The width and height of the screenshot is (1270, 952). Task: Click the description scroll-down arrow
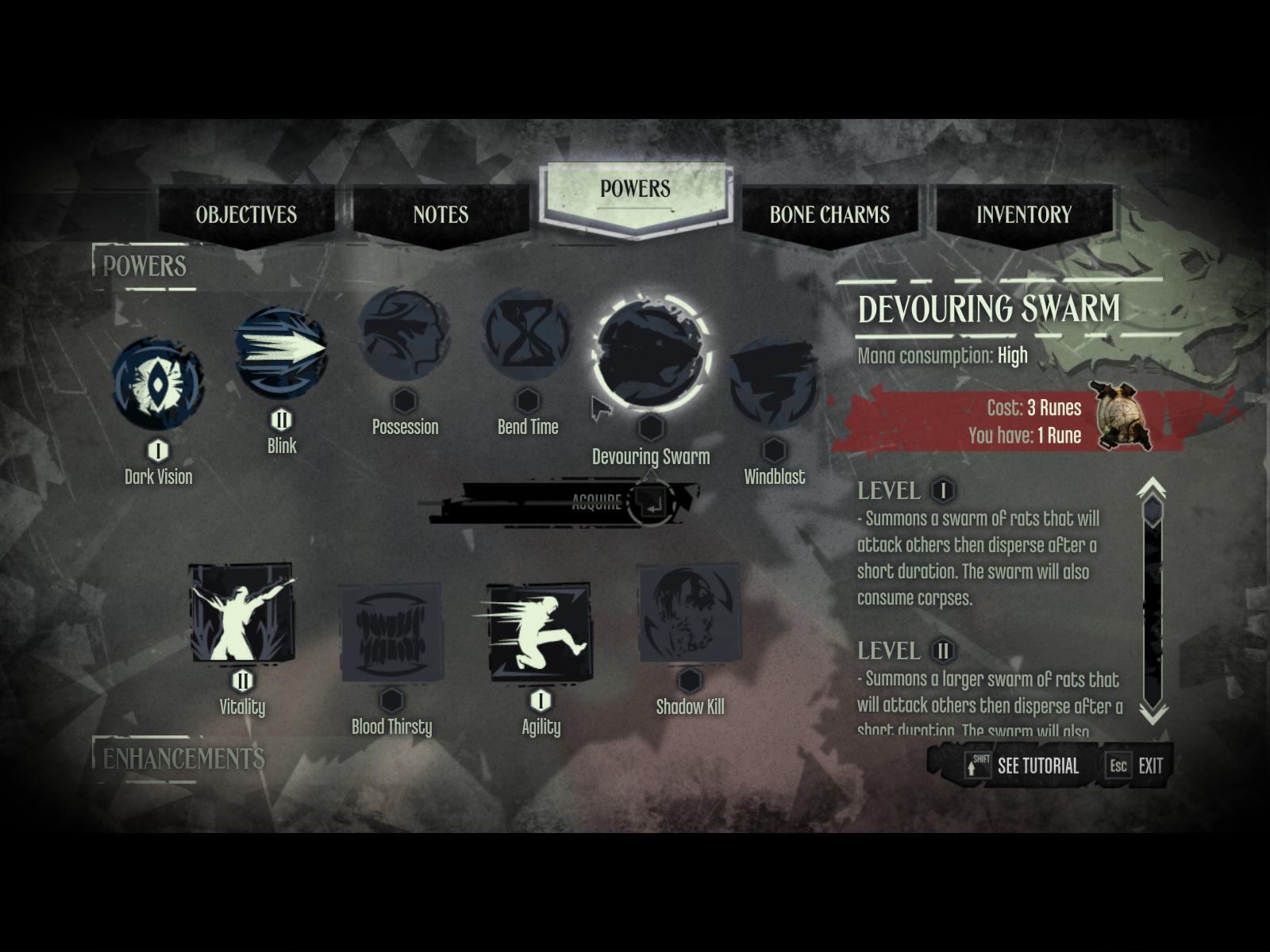[x=1153, y=712]
